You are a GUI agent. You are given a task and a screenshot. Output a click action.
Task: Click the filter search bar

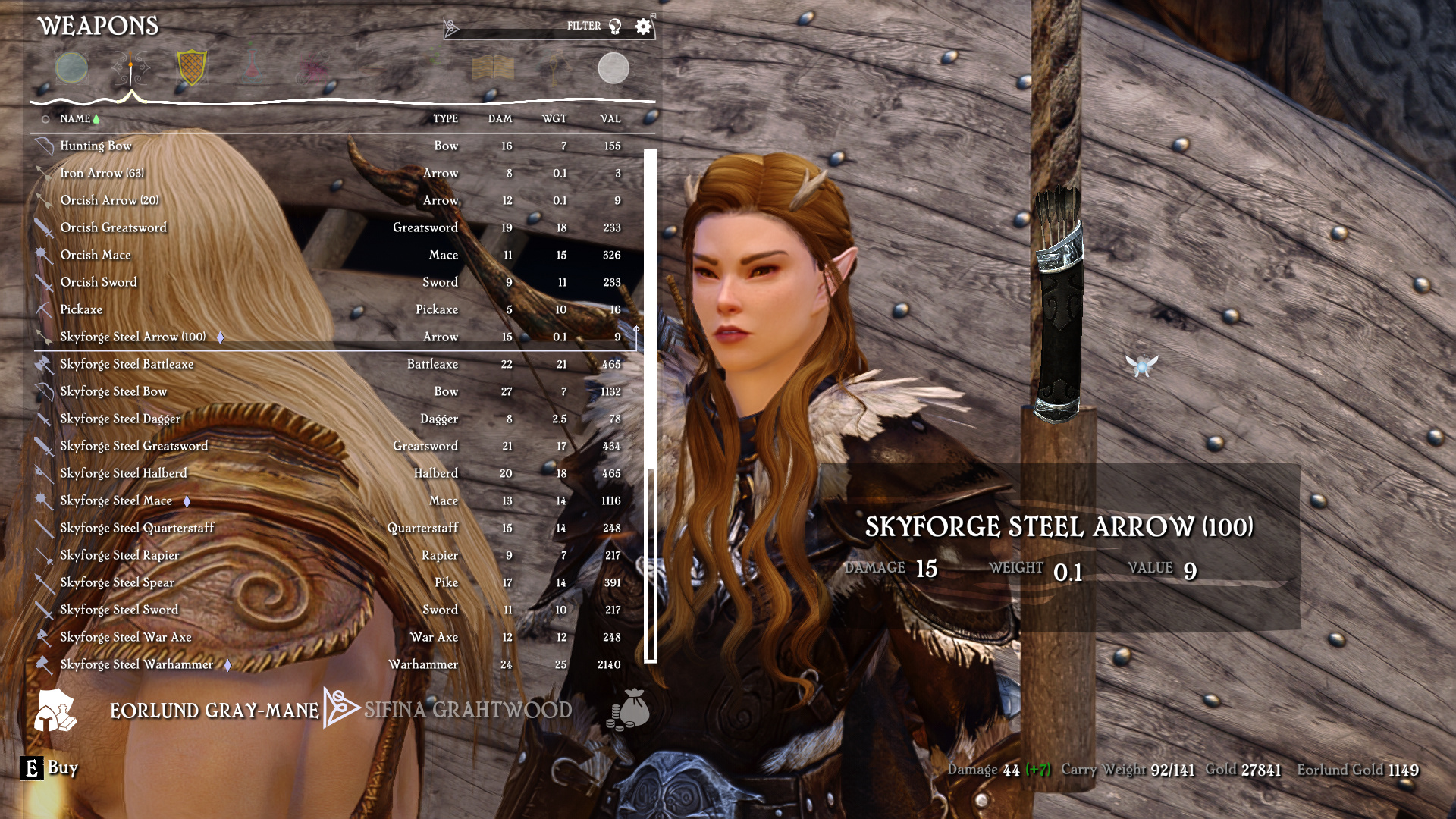point(516,29)
